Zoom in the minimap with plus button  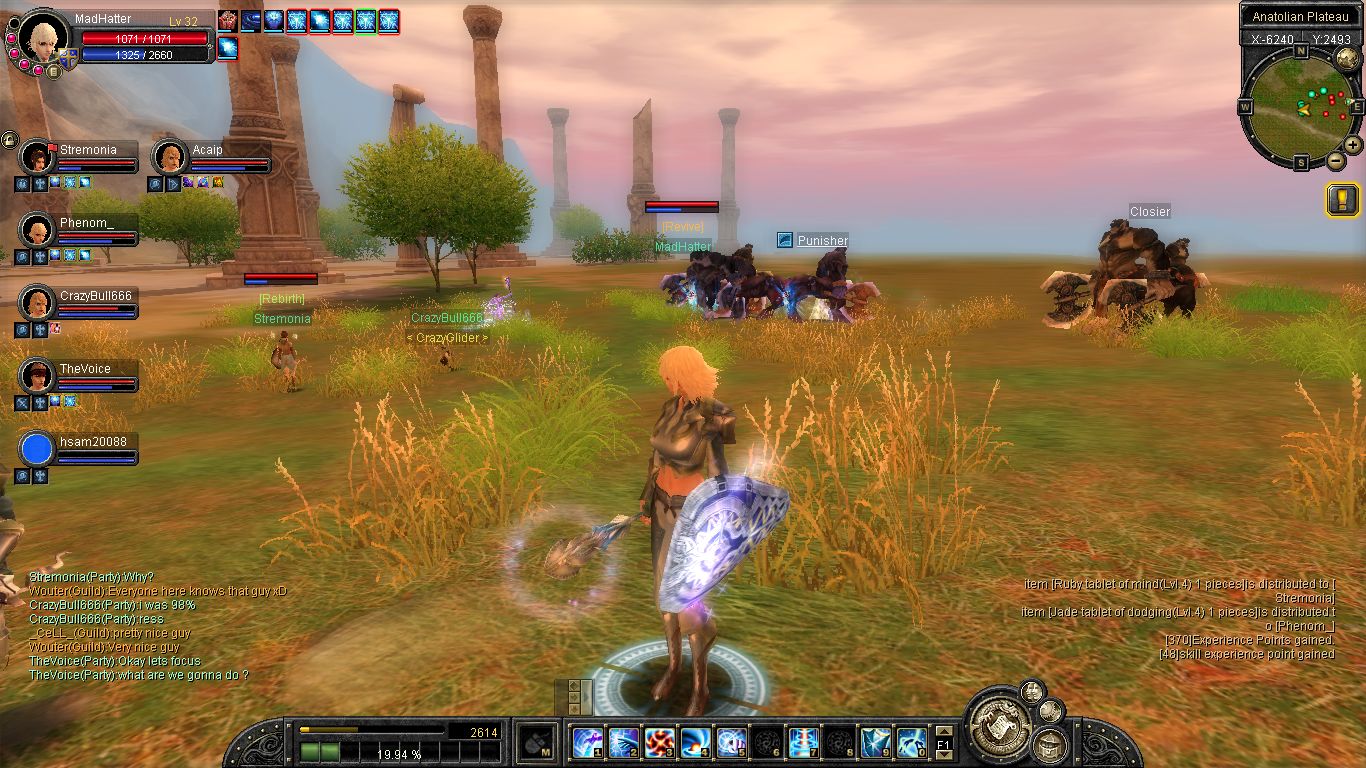pyautogui.click(x=1352, y=145)
